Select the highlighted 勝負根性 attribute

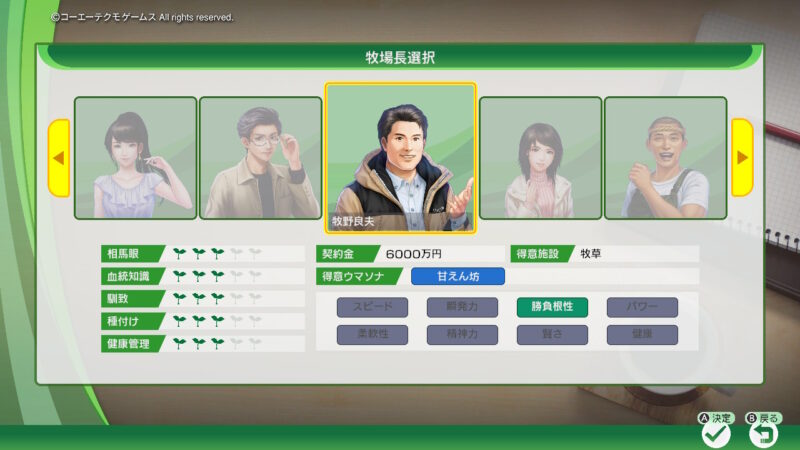pos(552,307)
